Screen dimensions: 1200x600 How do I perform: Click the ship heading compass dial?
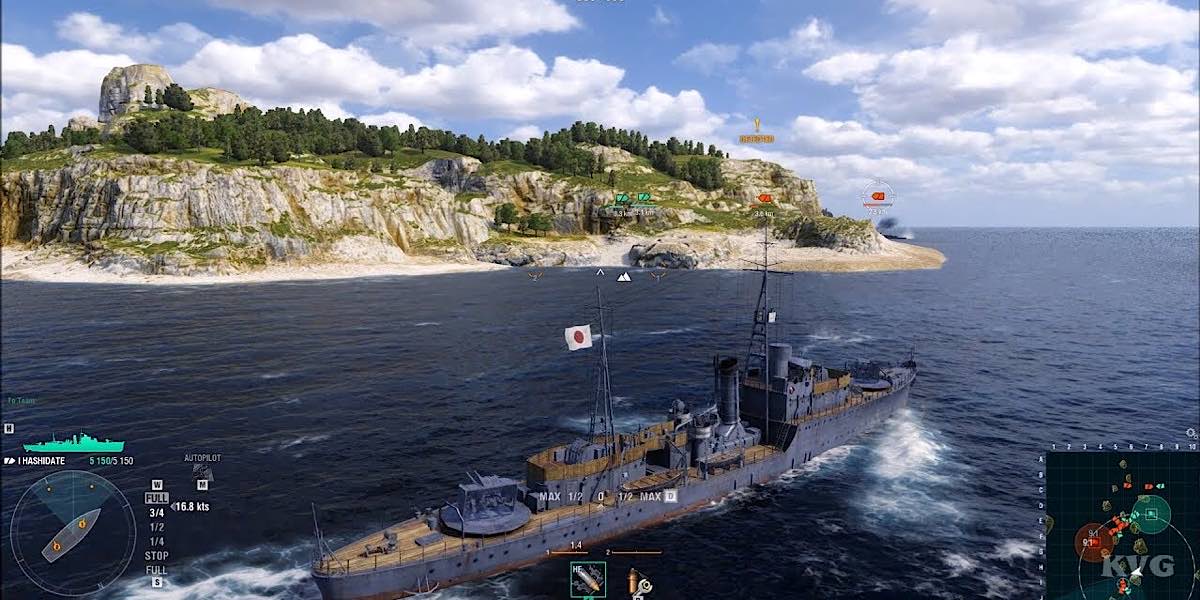point(72,532)
